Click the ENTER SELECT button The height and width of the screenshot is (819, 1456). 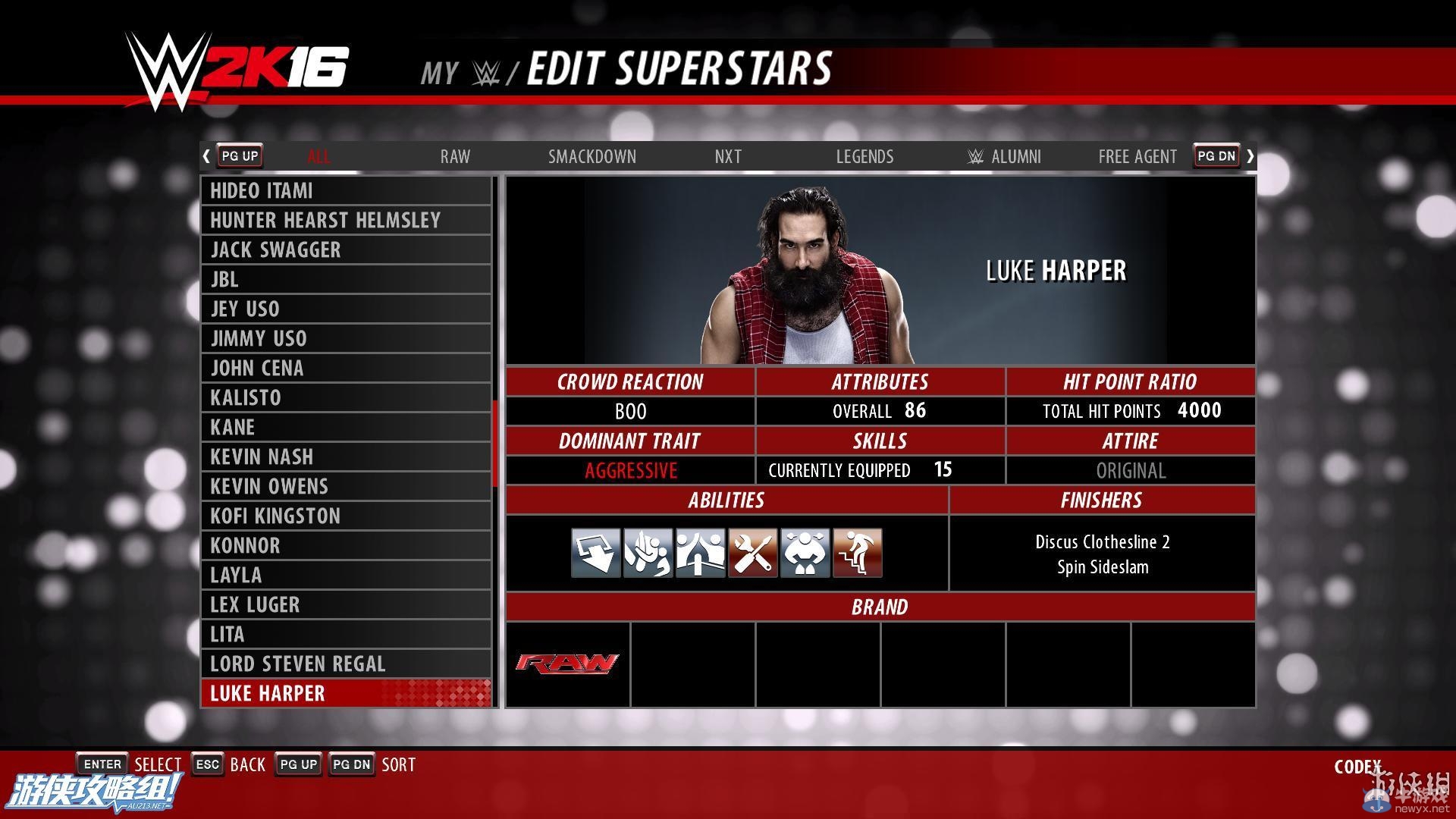click(102, 764)
